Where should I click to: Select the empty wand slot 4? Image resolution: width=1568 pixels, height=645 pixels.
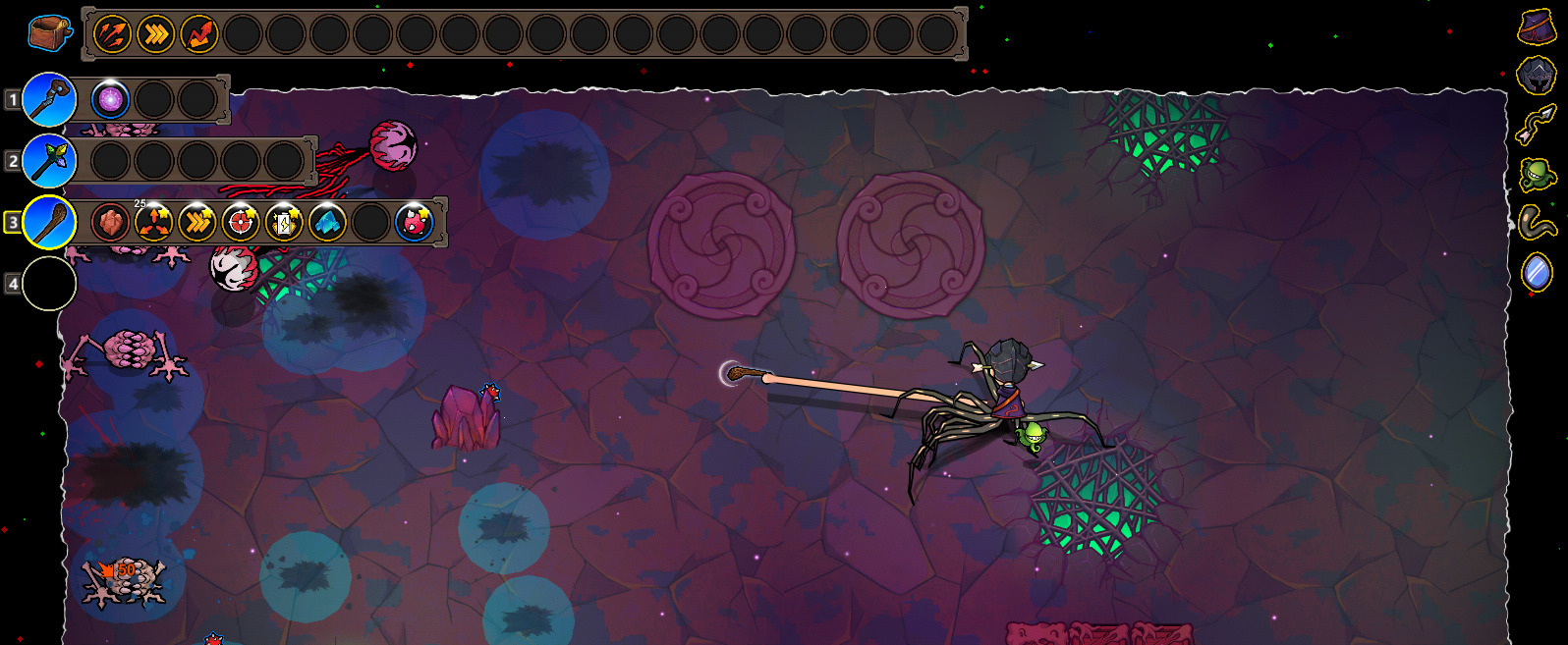coord(49,284)
